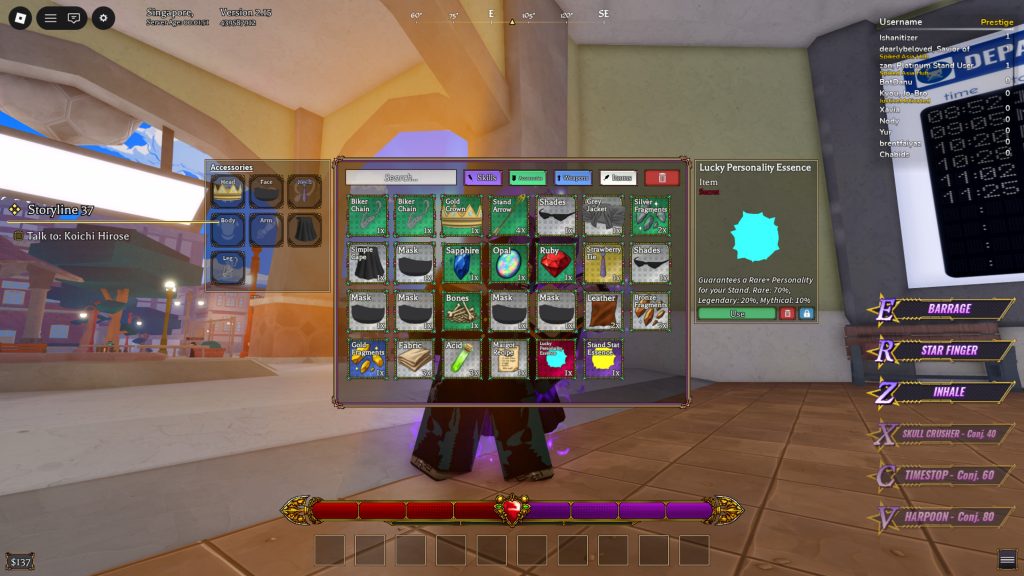This screenshot has height=576, width=1024.
Task: Use the Lucky Personality Essence item
Action: point(737,314)
